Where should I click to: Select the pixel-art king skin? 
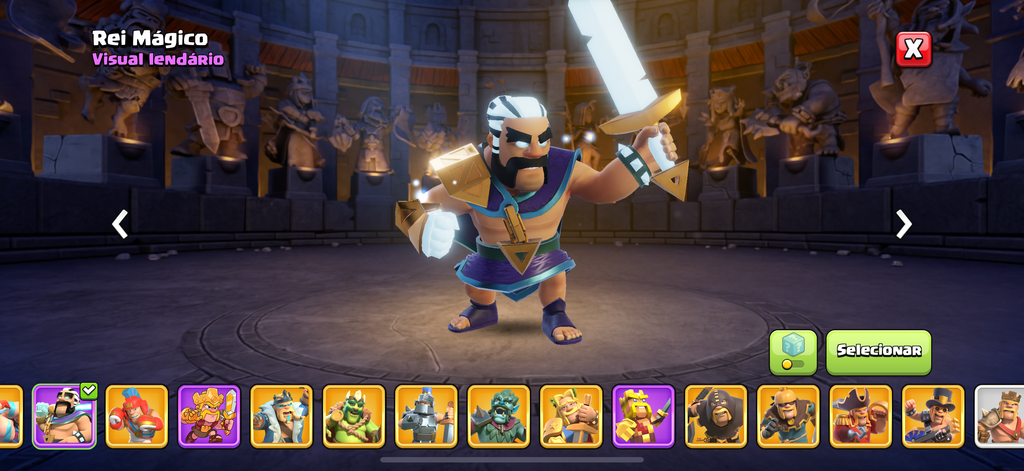pos(643,415)
